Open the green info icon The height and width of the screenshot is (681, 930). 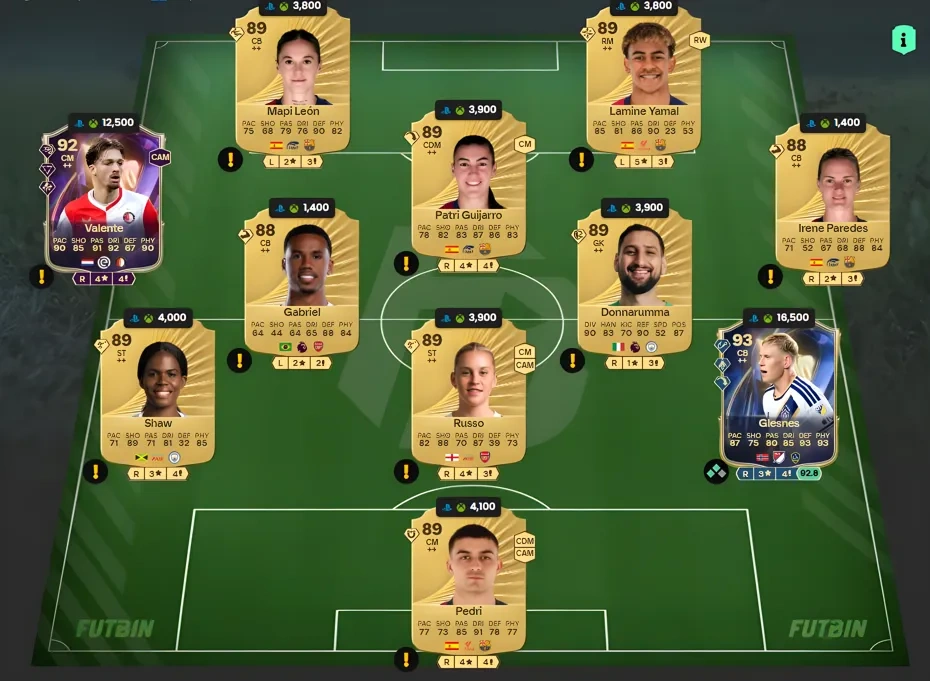903,40
